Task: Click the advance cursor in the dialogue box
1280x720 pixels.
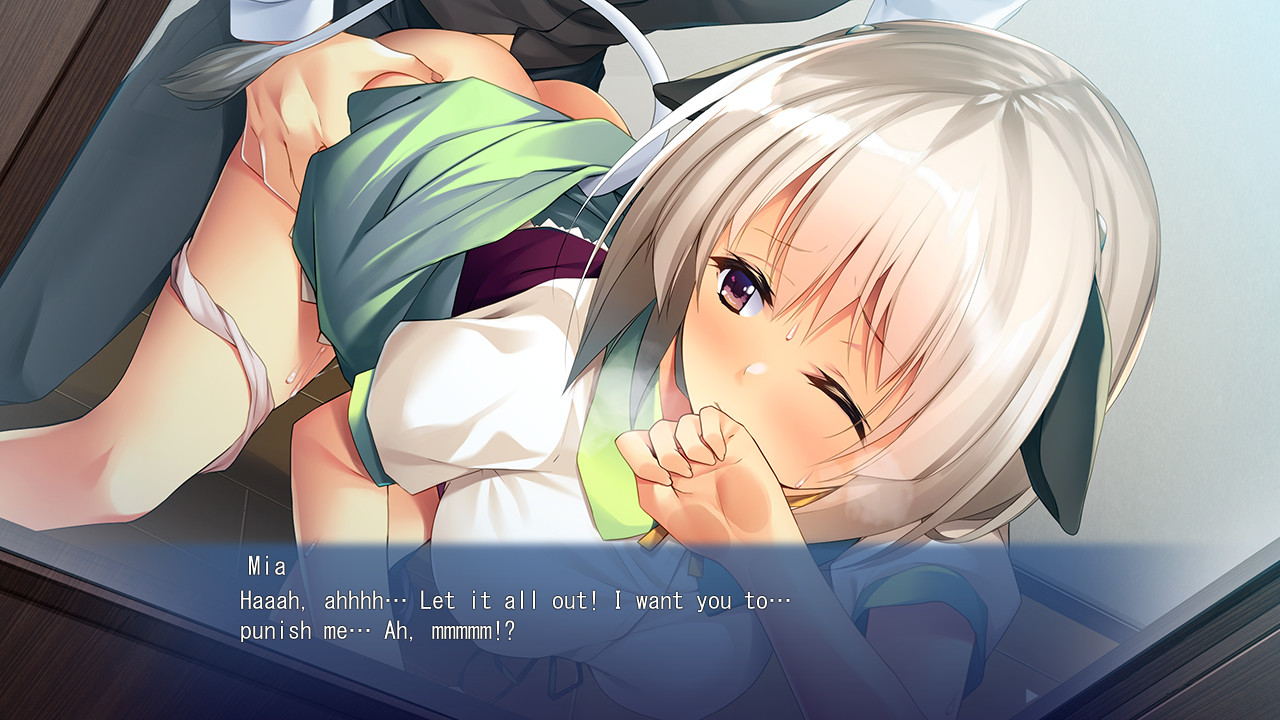Action: [x=1030, y=695]
